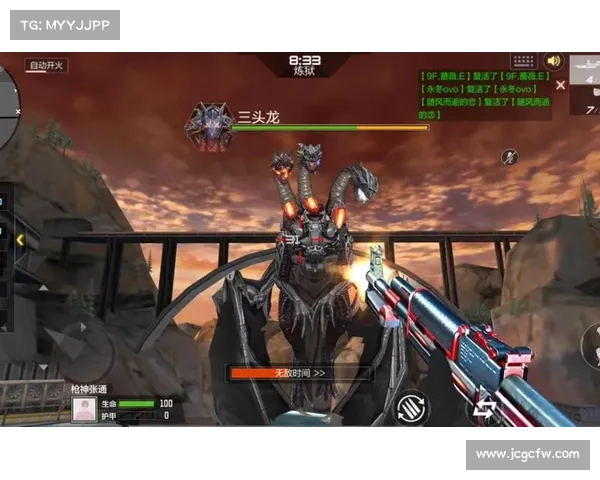Expand the yellow arrow side panel
This screenshot has height=480, width=600.
tap(20, 240)
